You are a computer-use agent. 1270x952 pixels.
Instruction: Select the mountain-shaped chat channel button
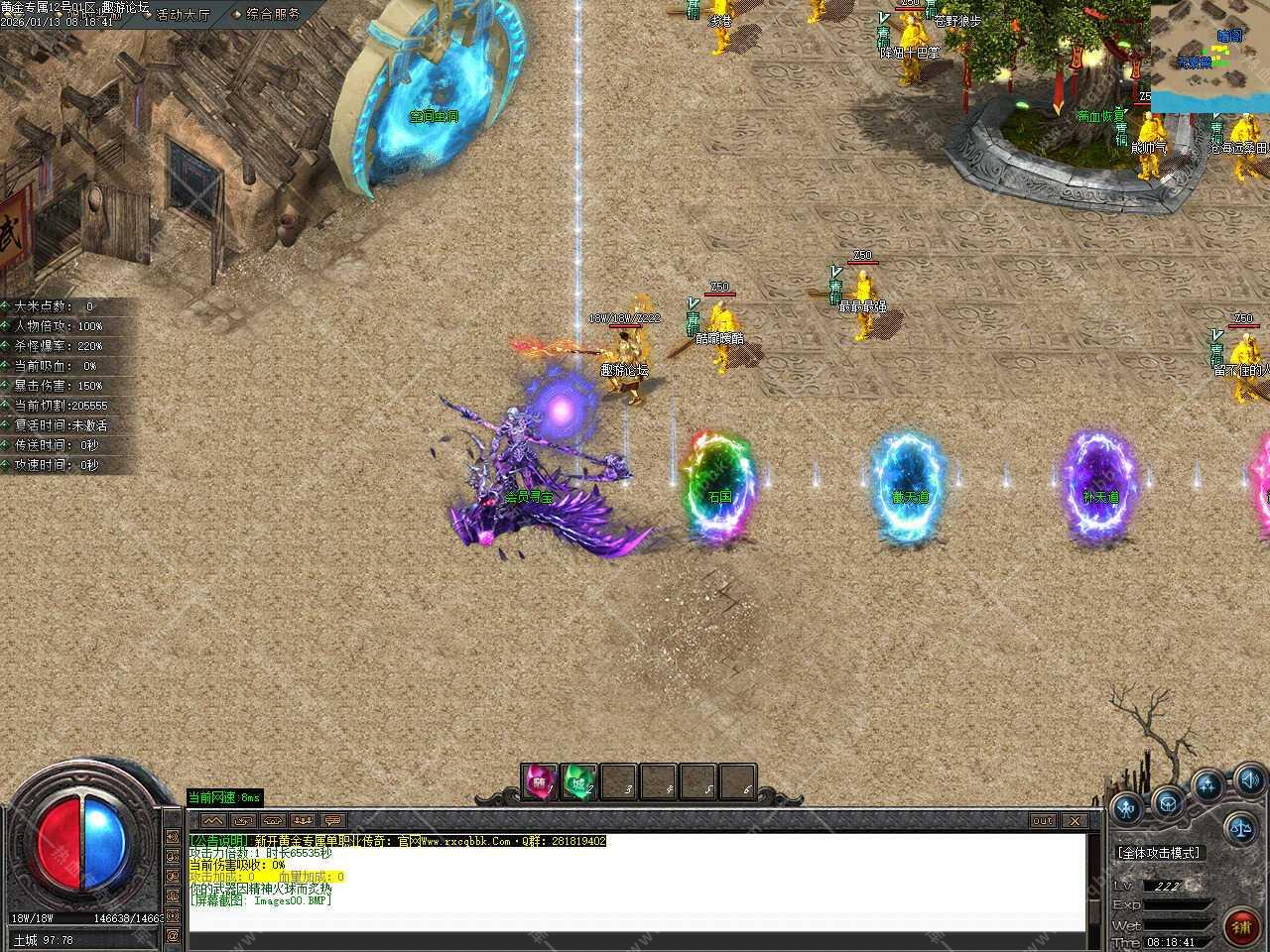(x=212, y=821)
